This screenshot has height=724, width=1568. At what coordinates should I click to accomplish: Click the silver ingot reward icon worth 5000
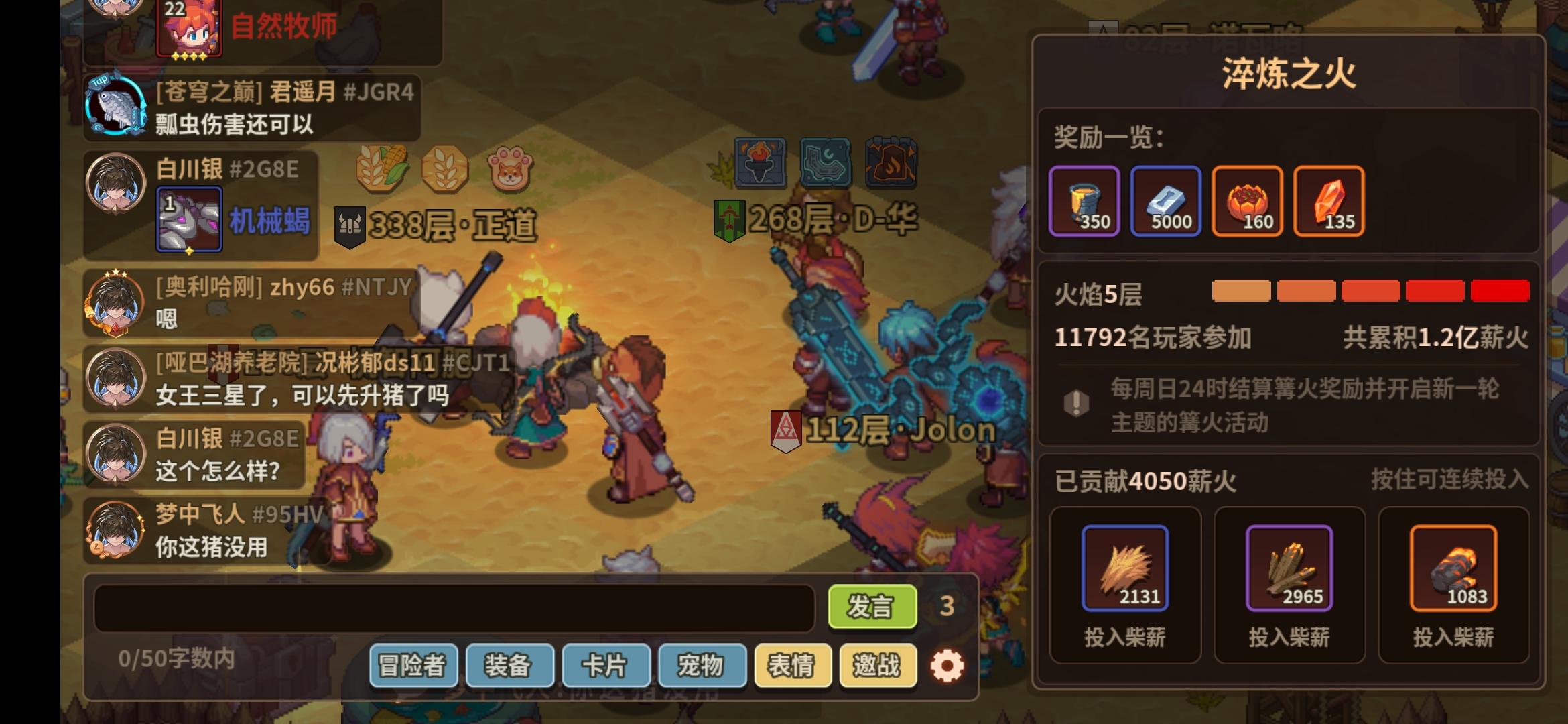coord(1166,201)
